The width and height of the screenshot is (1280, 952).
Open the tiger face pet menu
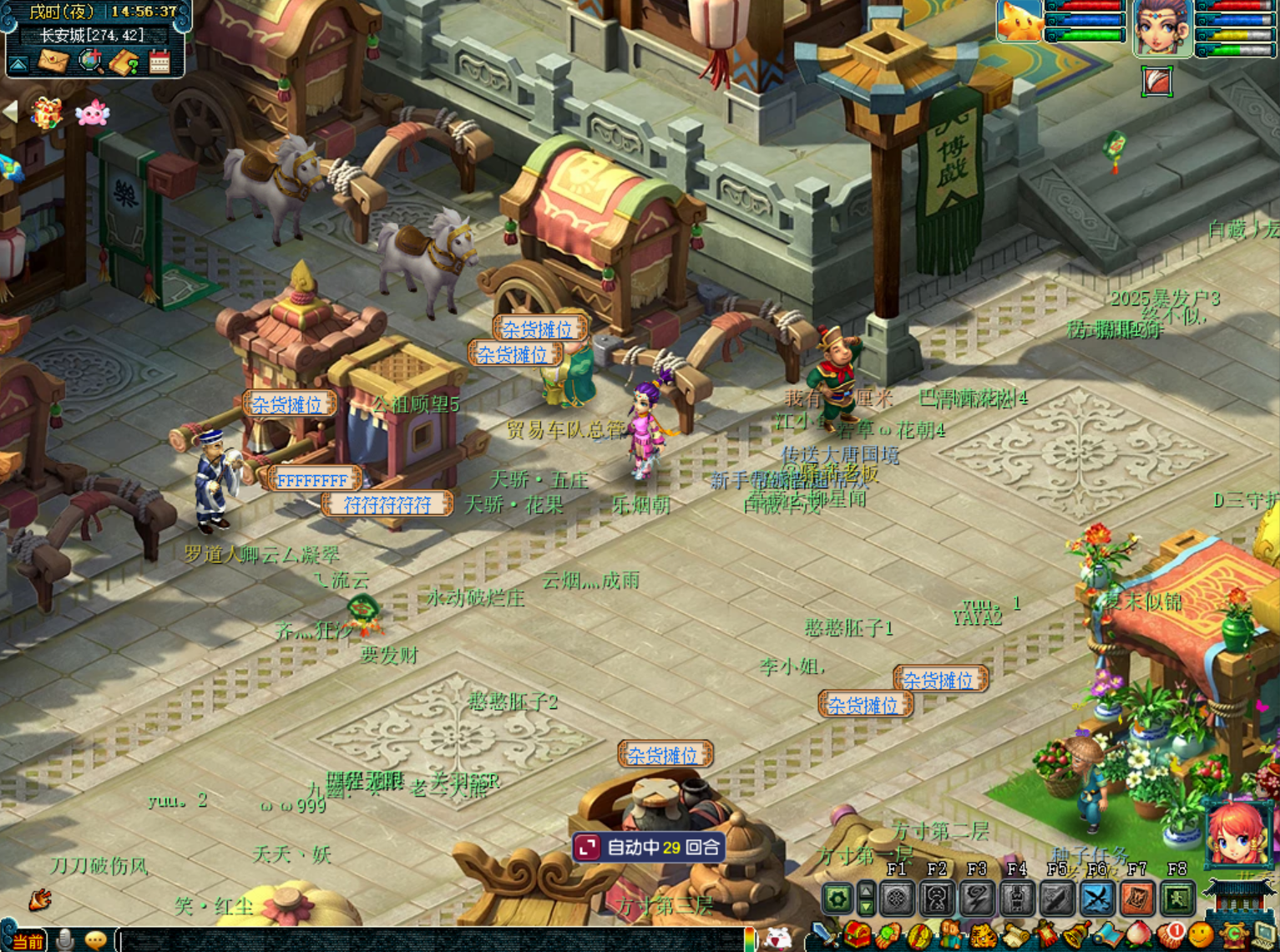(x=983, y=936)
